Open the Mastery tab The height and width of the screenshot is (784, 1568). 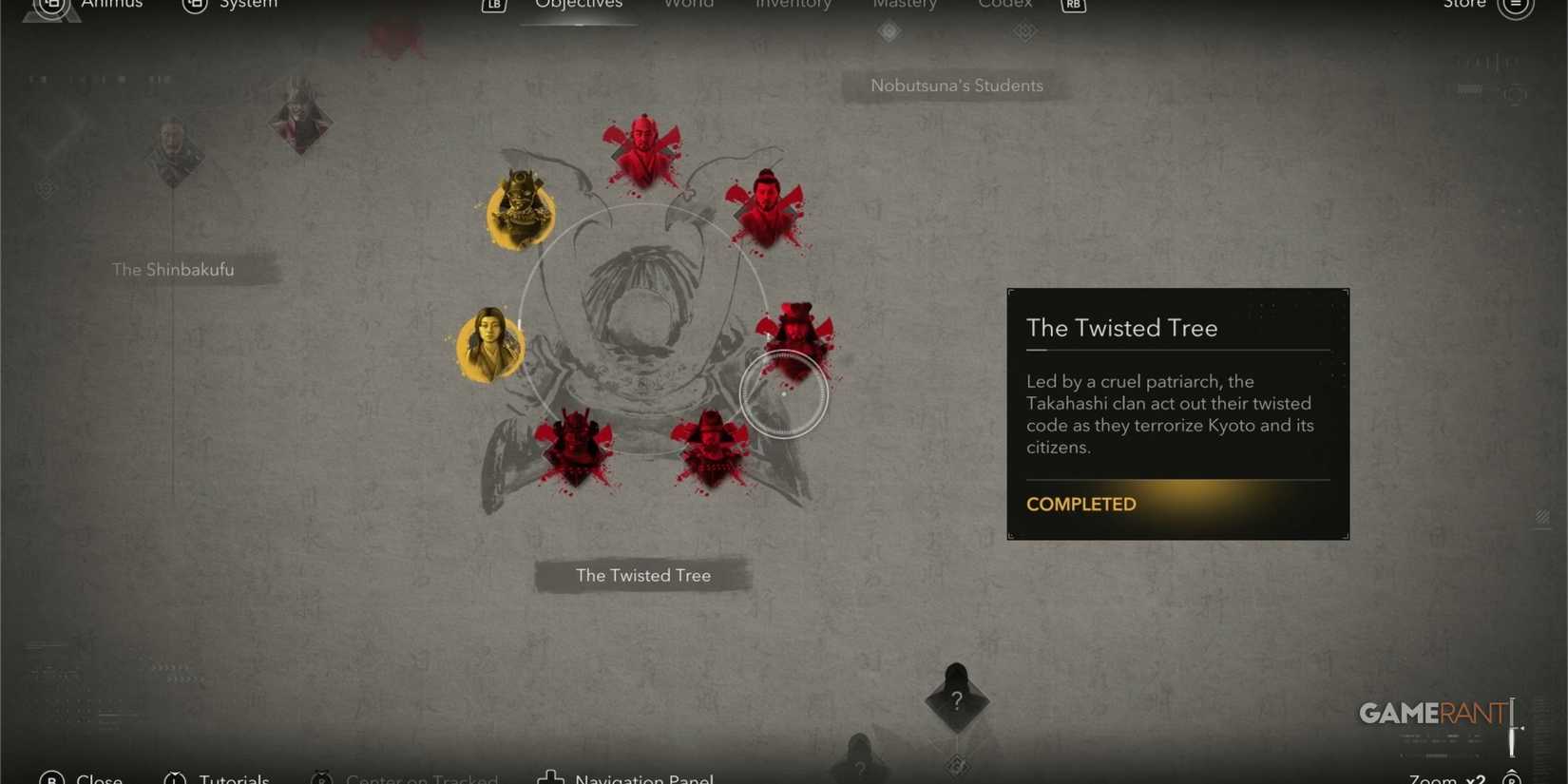[x=904, y=5]
